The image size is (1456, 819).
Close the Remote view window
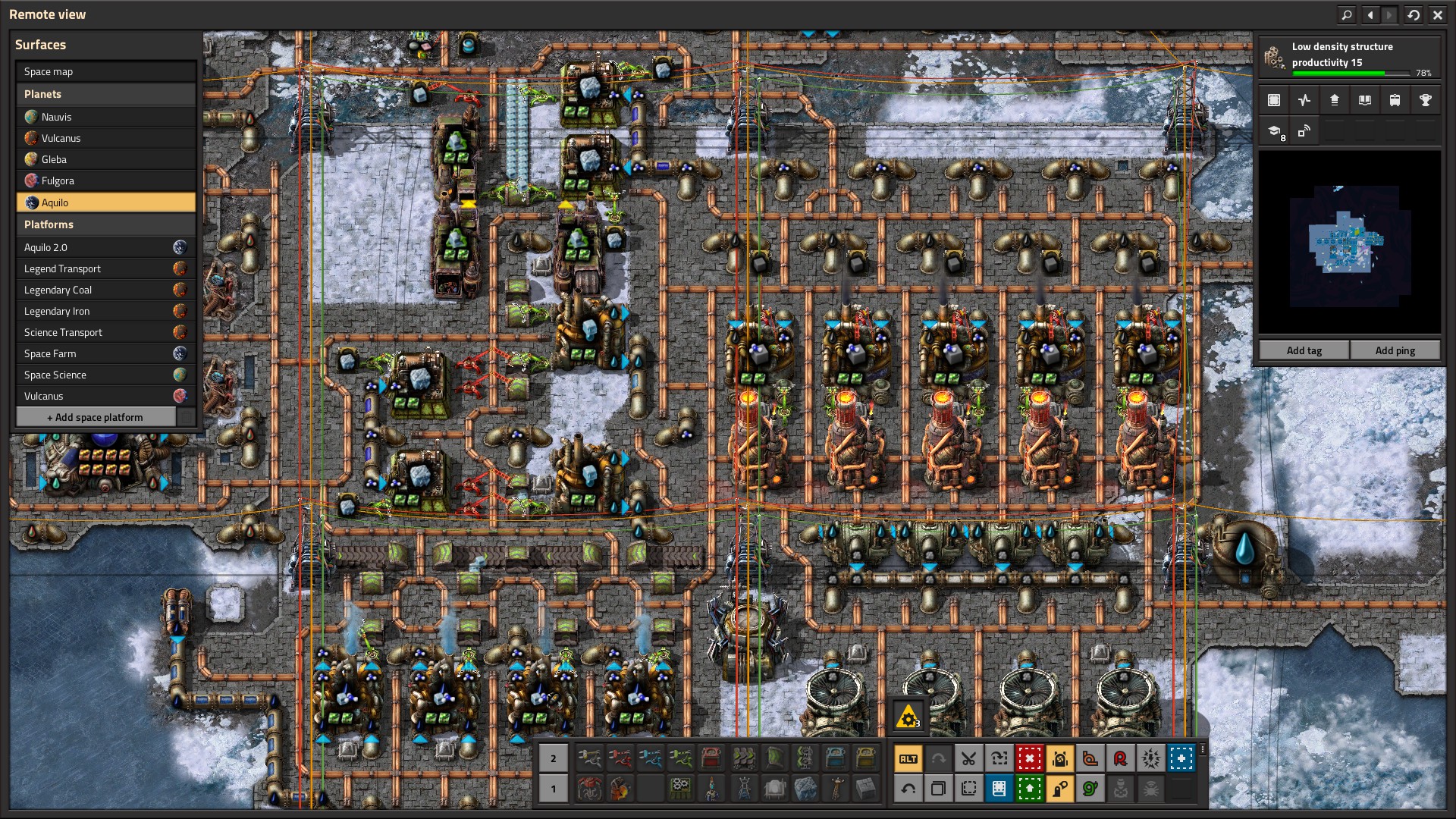pos(1437,14)
